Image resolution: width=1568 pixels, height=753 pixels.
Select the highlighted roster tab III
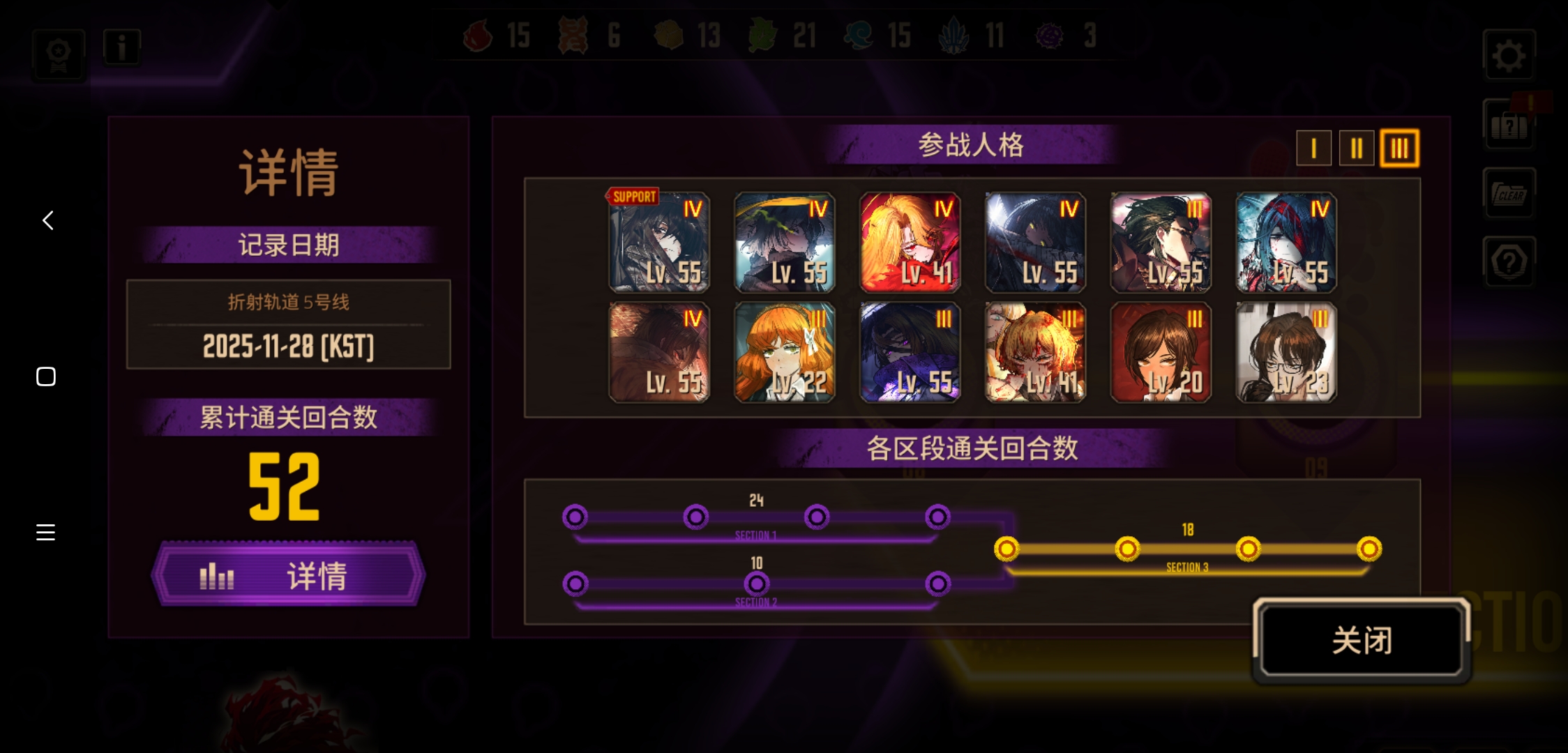click(1399, 148)
